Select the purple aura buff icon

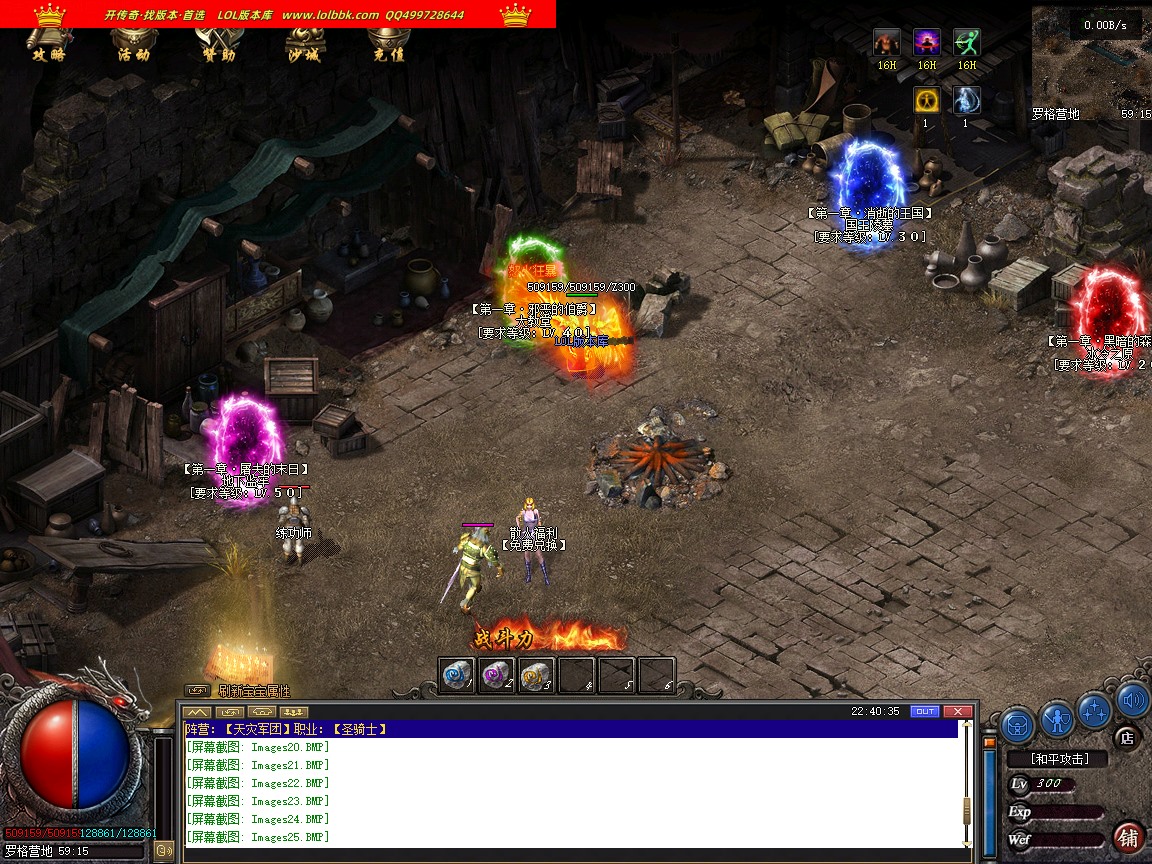point(927,43)
